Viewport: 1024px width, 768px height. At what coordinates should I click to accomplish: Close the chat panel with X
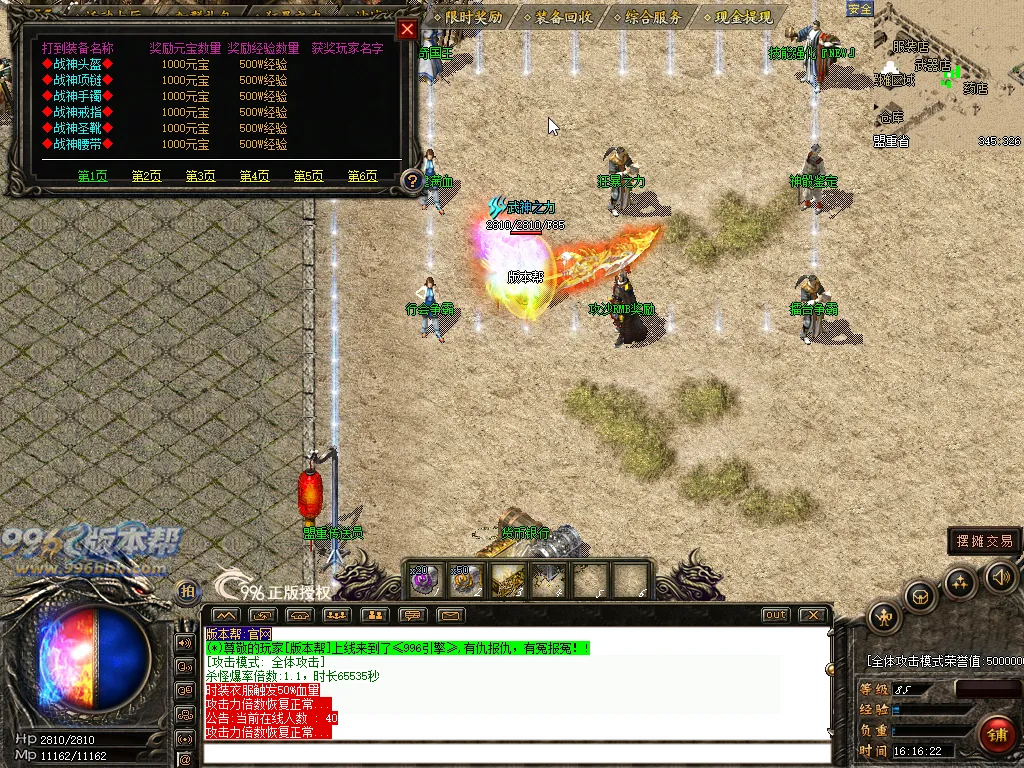(x=814, y=615)
